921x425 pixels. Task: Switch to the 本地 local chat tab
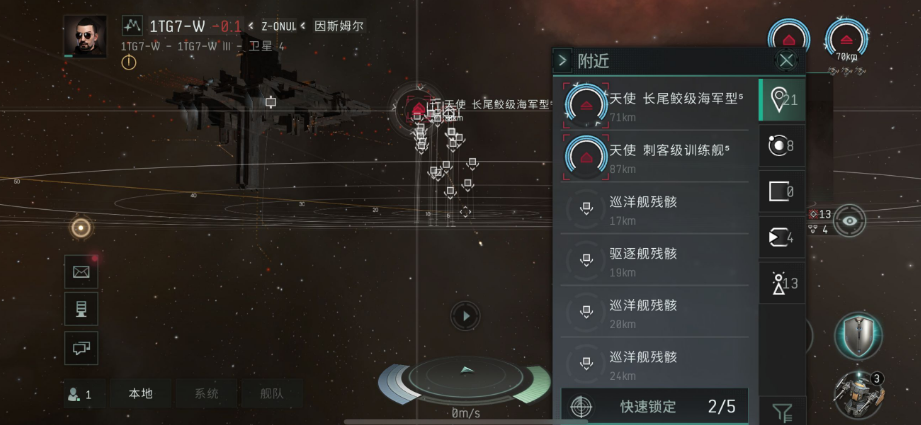pyautogui.click(x=140, y=394)
